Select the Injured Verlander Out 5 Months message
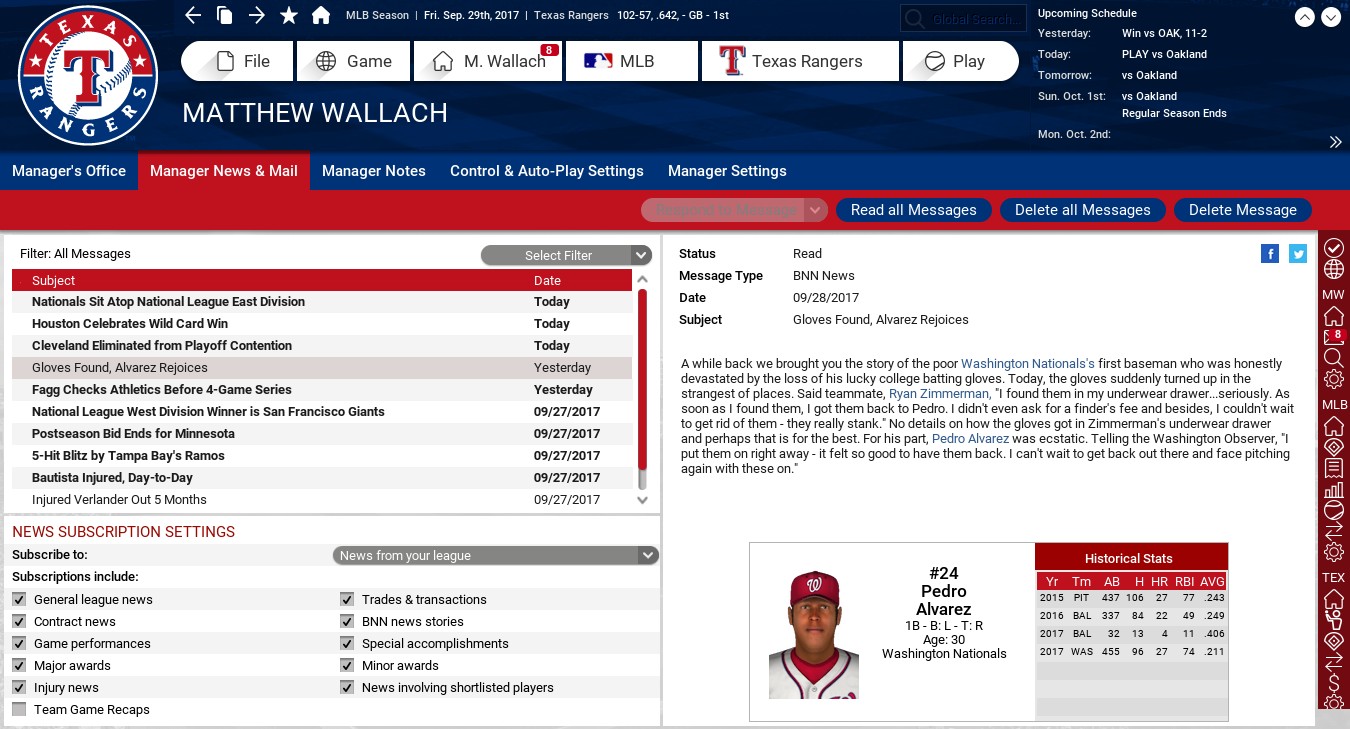Screen dimensions: 1350x729 pos(119,500)
